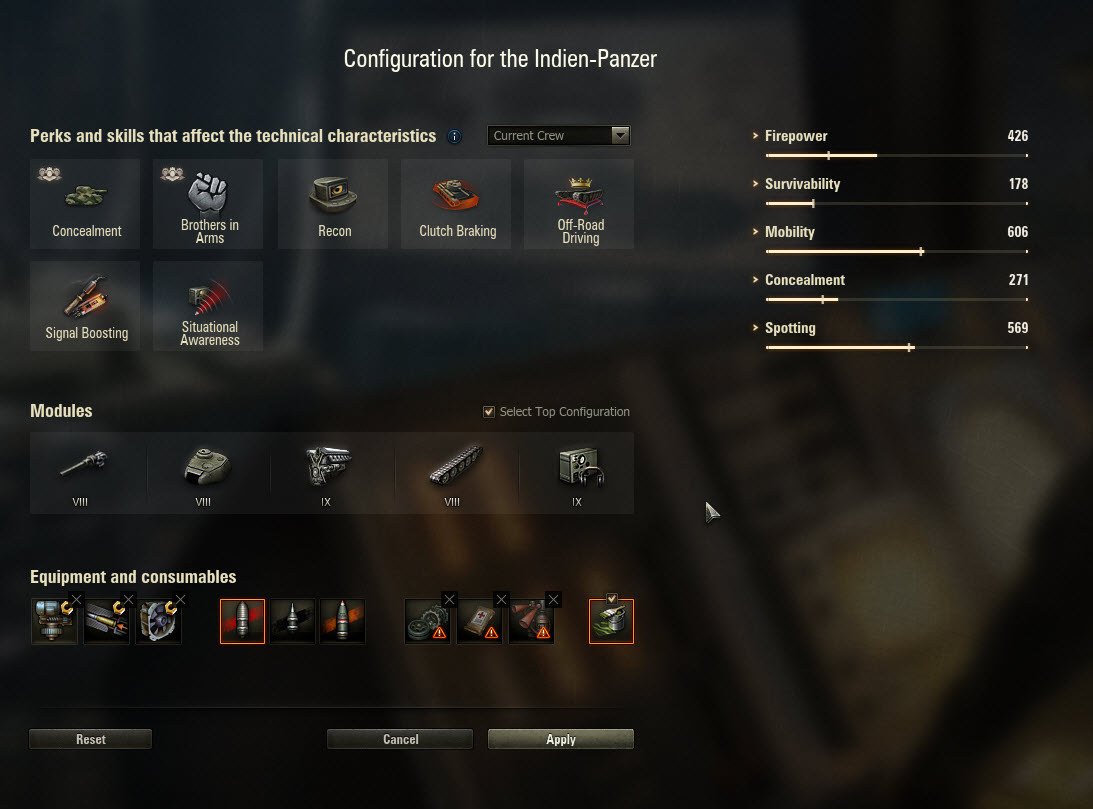Cancel the configuration changes
The width and height of the screenshot is (1093, 809).
(x=400, y=739)
